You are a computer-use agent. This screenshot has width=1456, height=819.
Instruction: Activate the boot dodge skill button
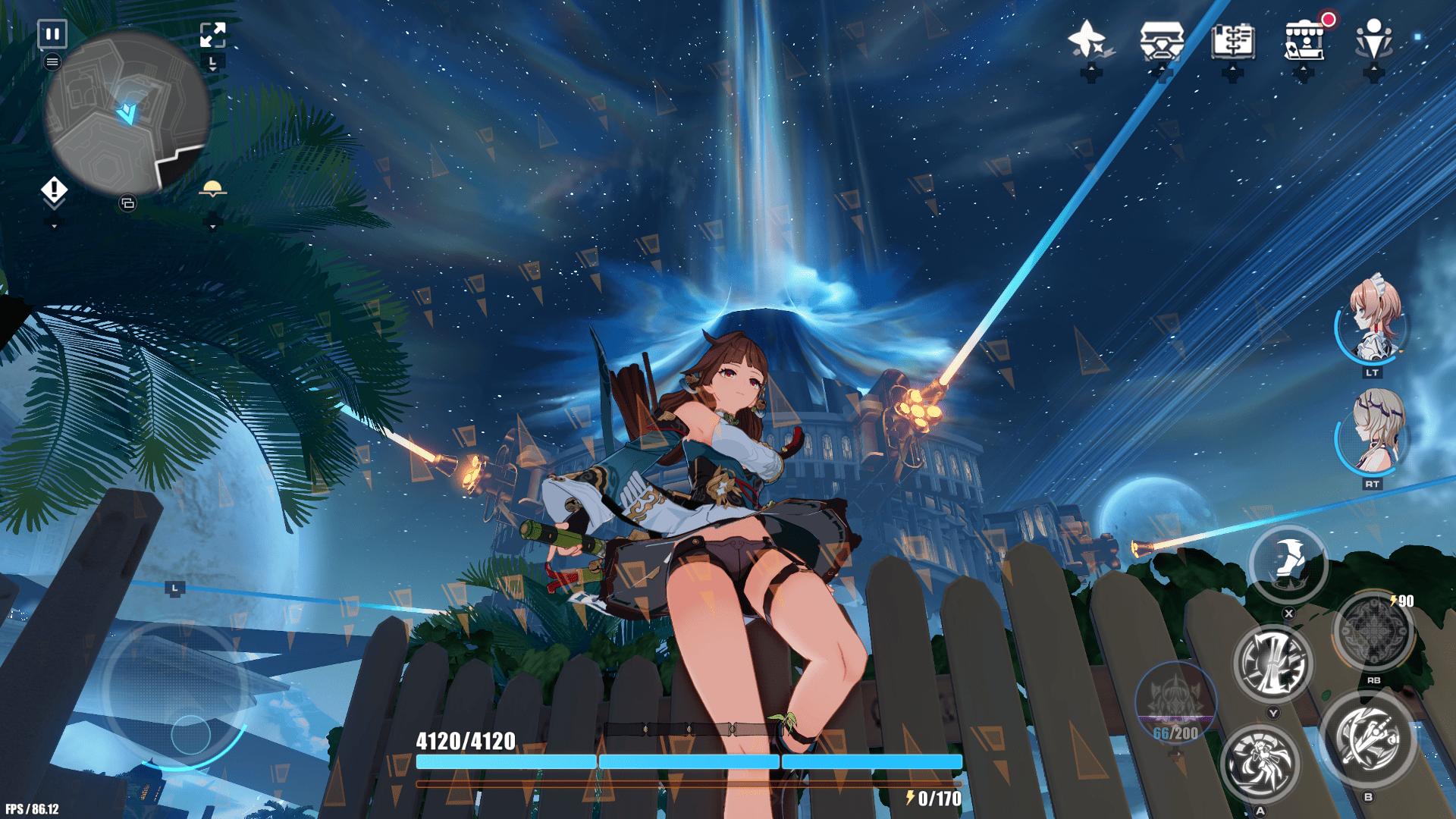tap(1288, 565)
